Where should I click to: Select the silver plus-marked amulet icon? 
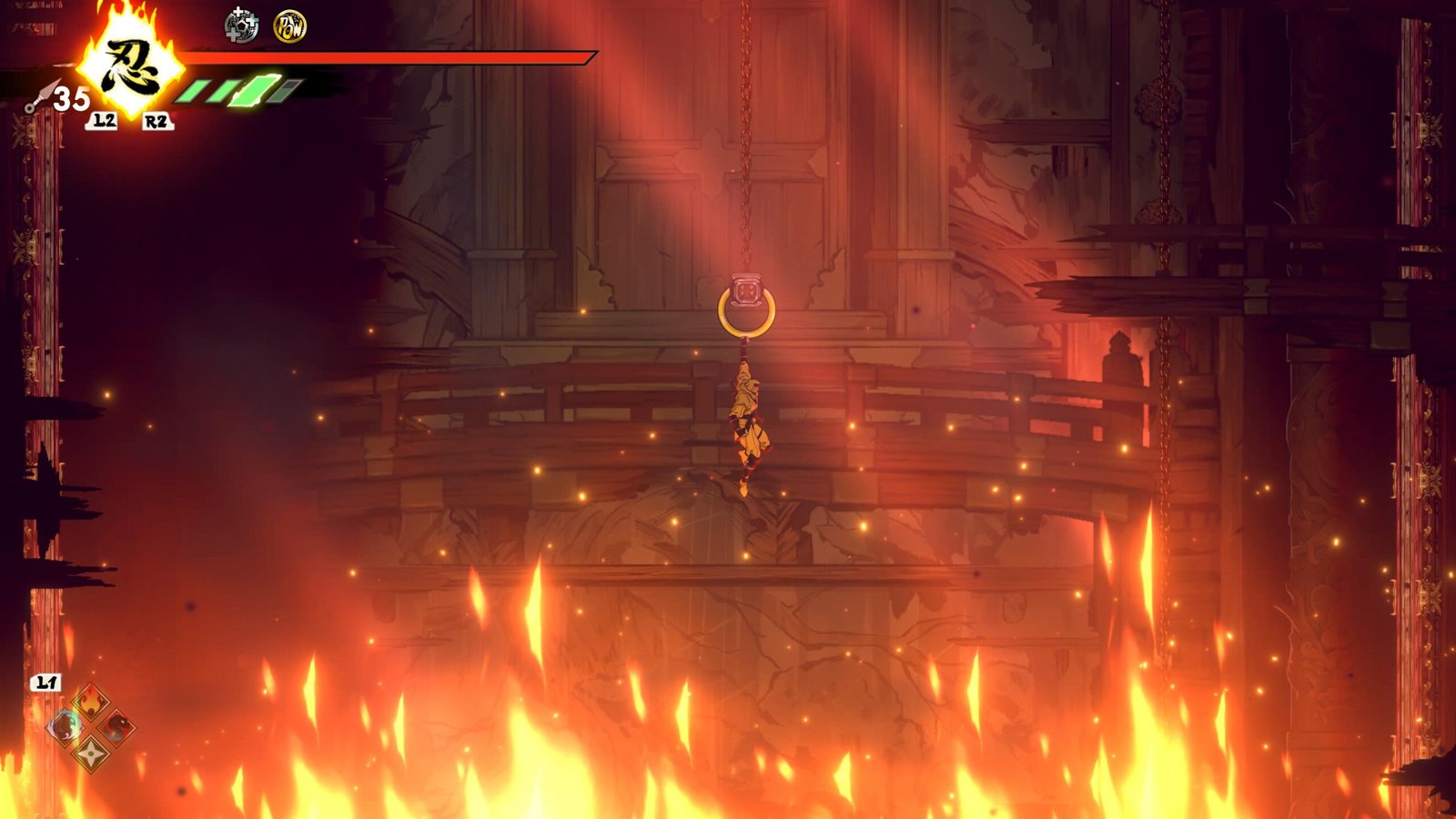(x=241, y=25)
